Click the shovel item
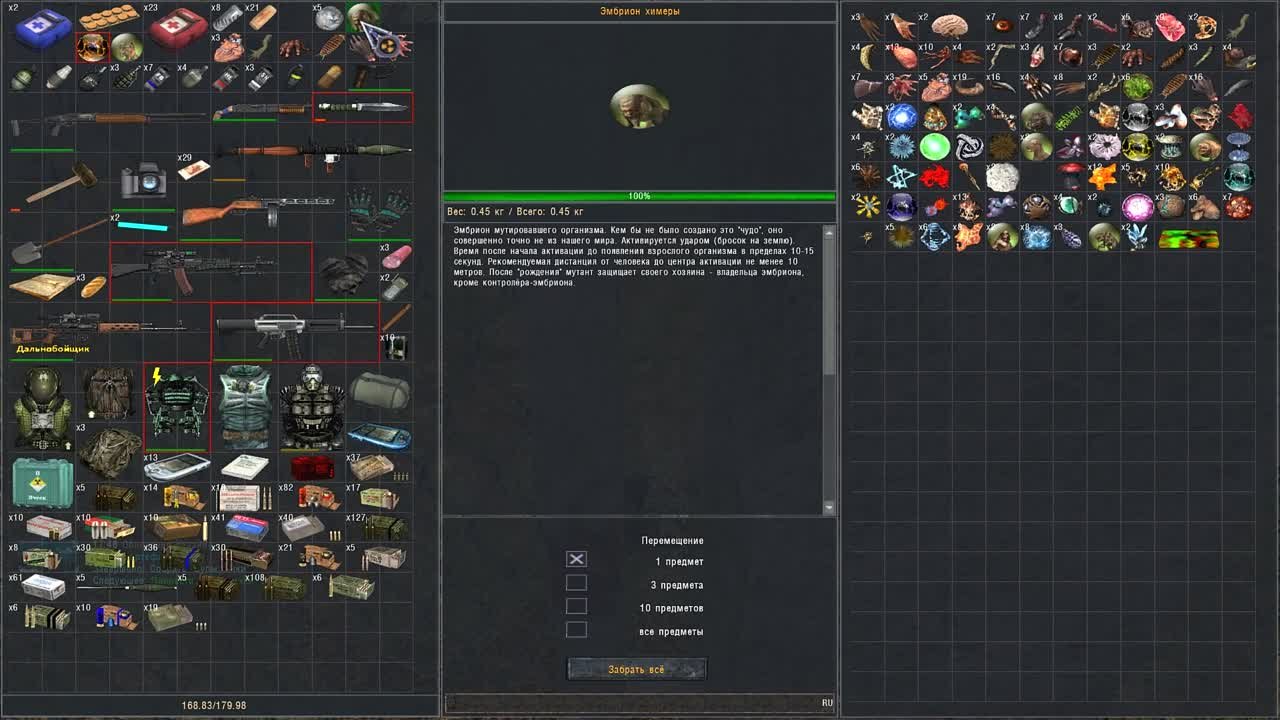 coord(30,252)
